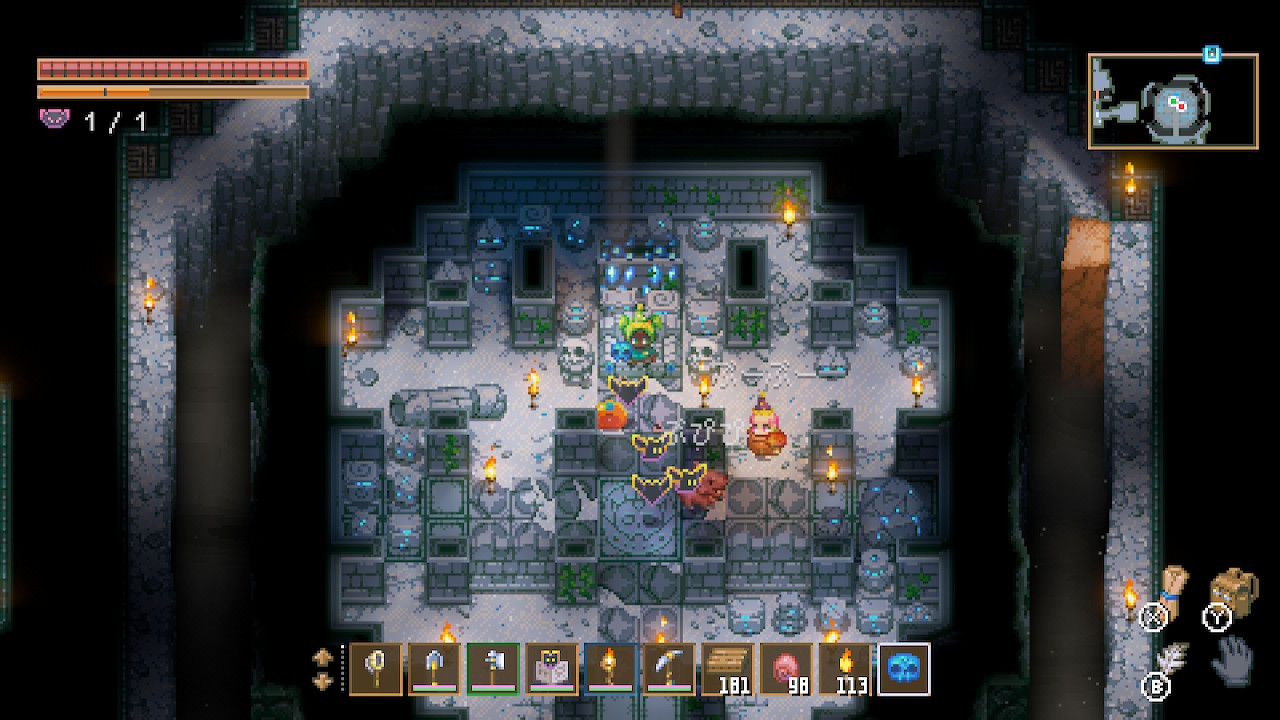Viewport: 1280px width, 720px height.
Task: Click the hotbar row down arrow
Action: pyautogui.click(x=324, y=681)
